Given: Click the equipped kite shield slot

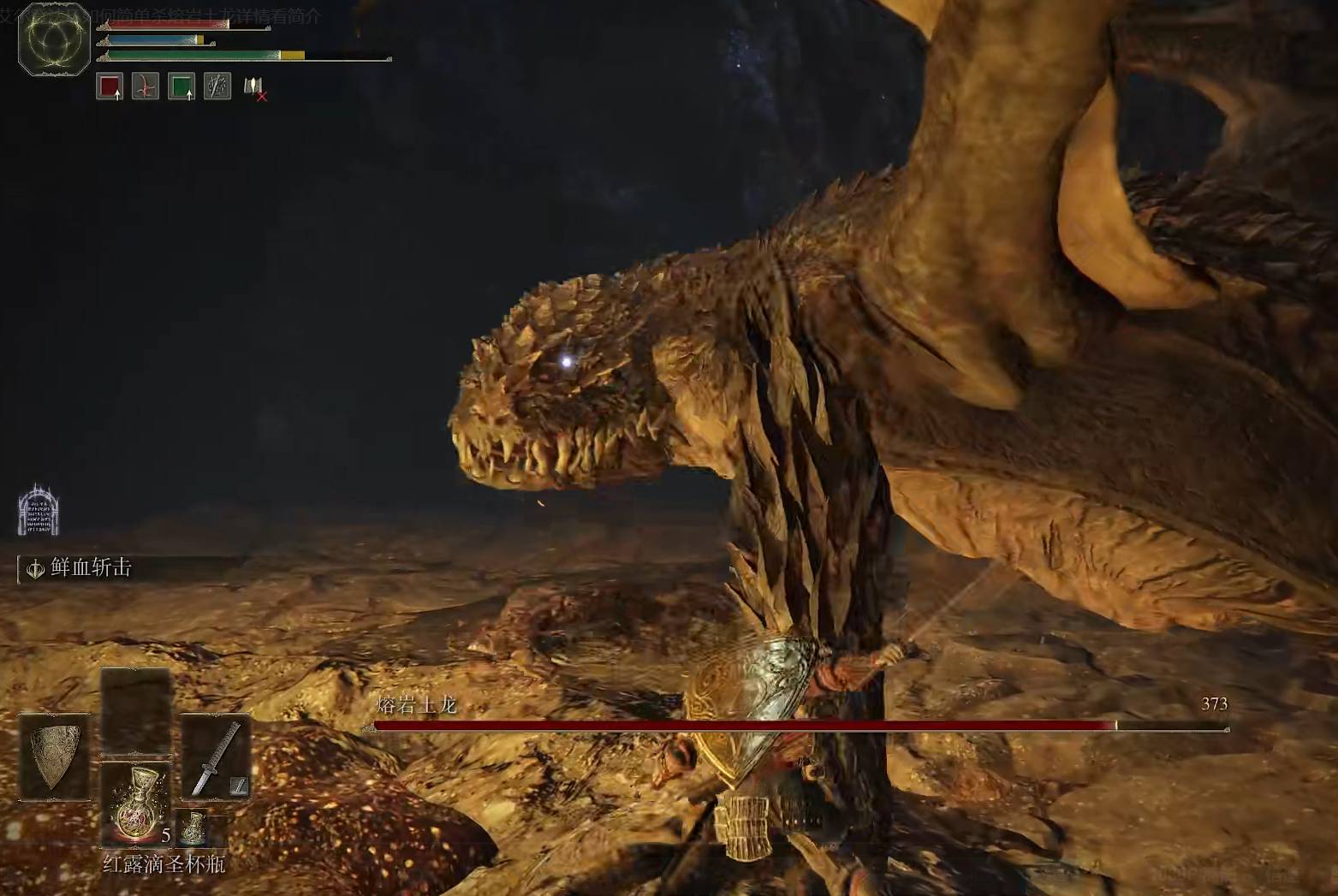Looking at the screenshot, I should [x=54, y=757].
